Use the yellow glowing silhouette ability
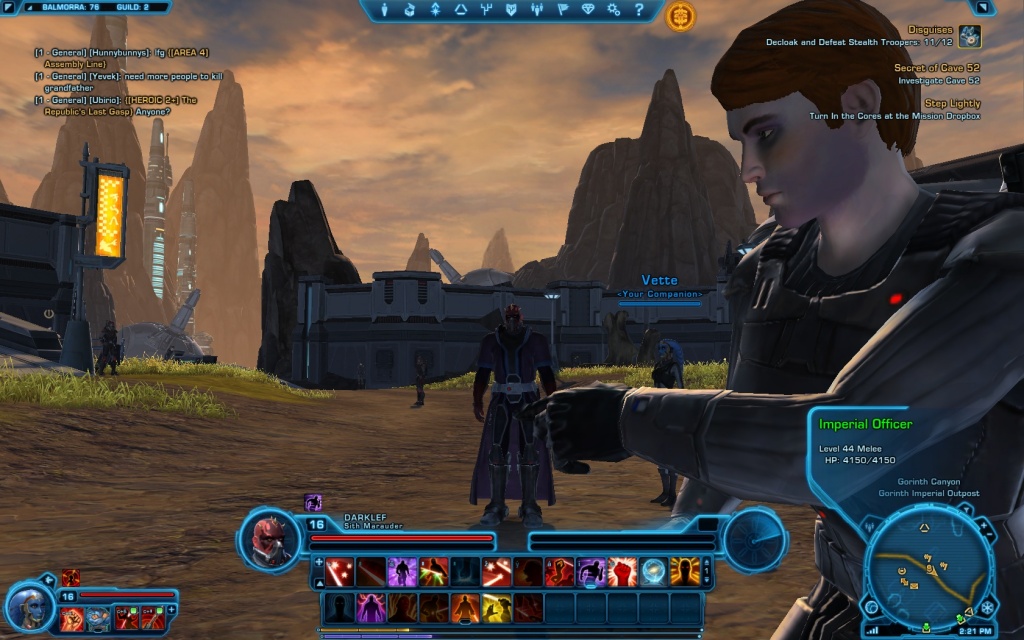 684,572
